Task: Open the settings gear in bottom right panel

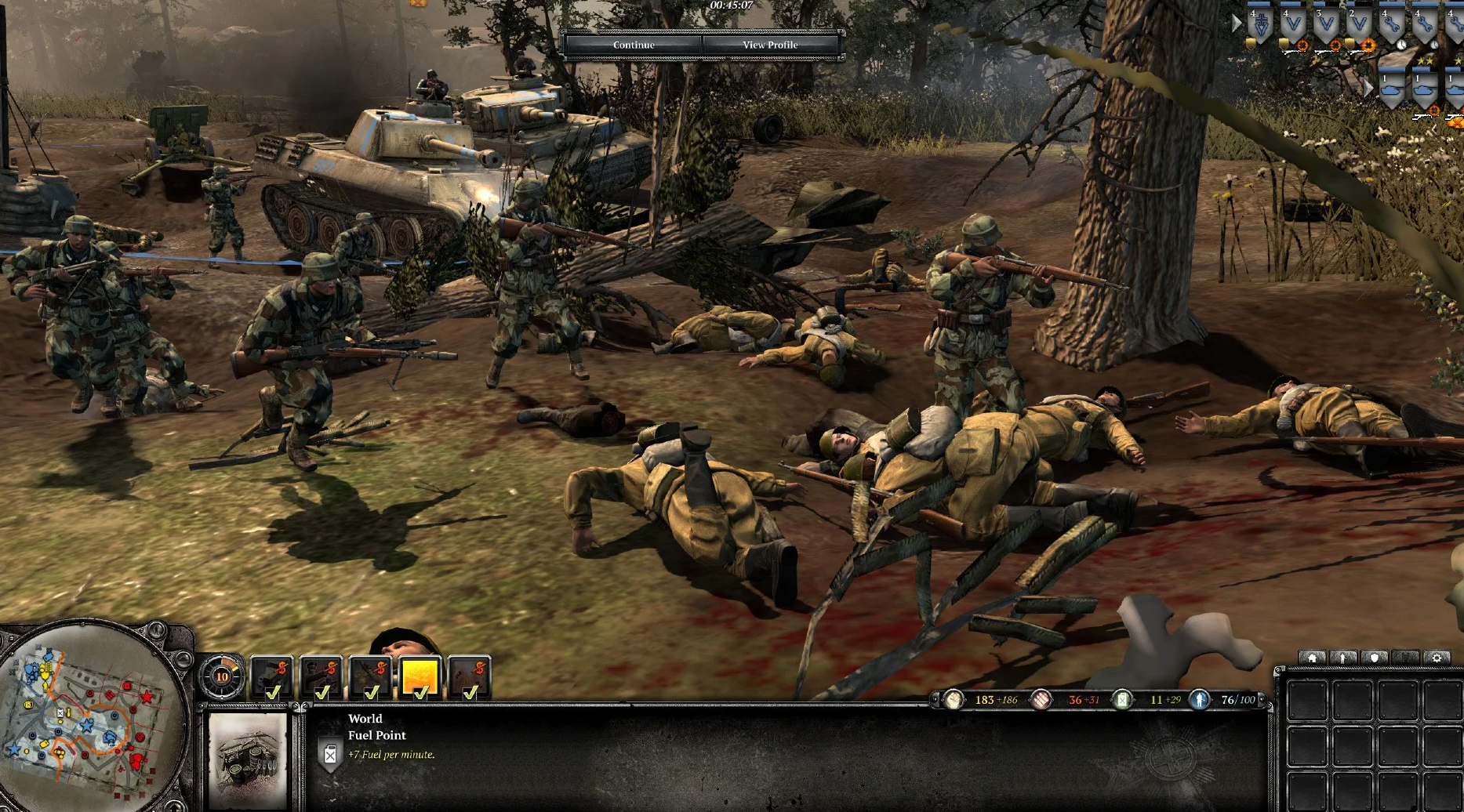Action: 1437,658
